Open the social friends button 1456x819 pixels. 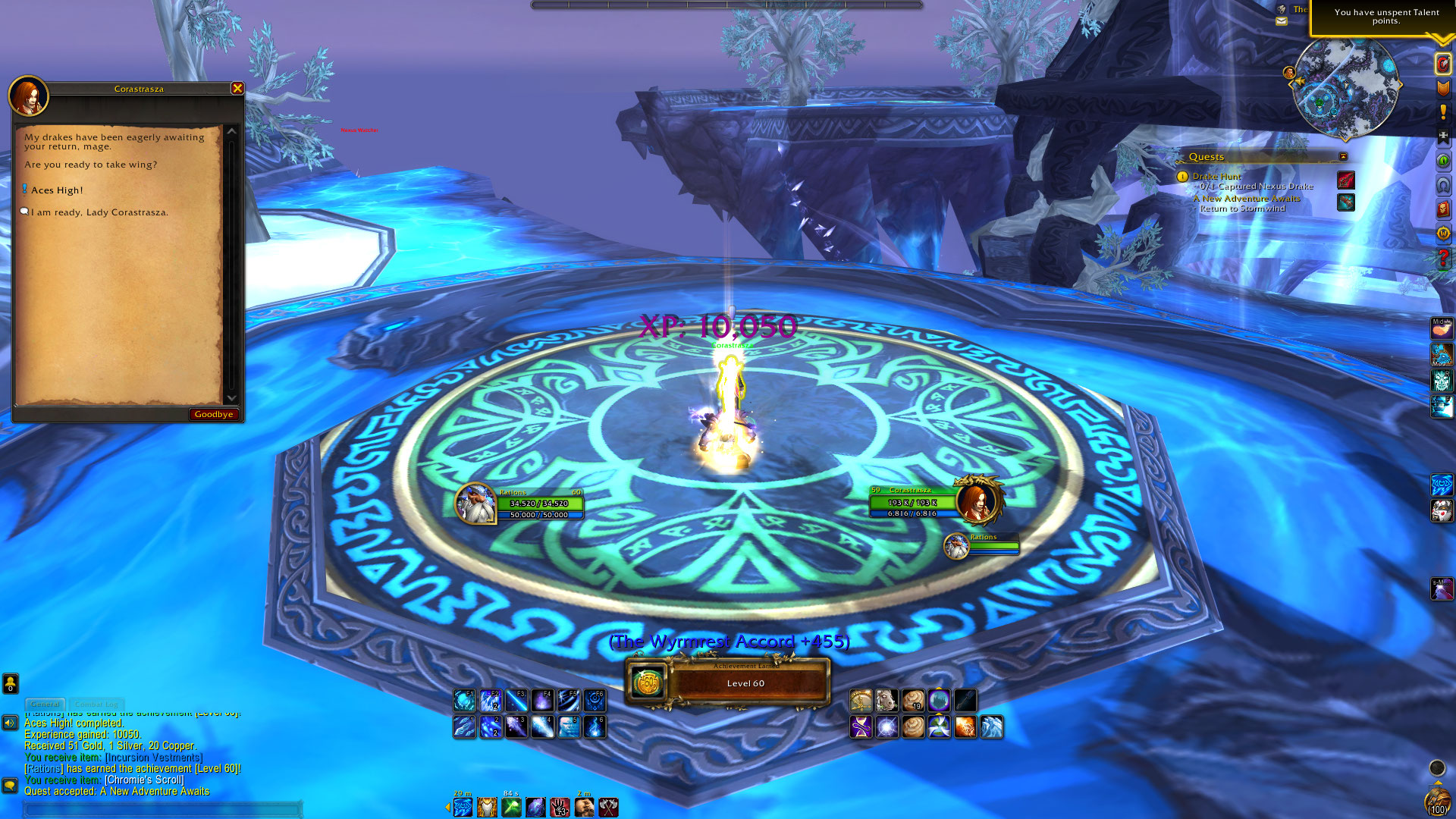click(x=10, y=684)
